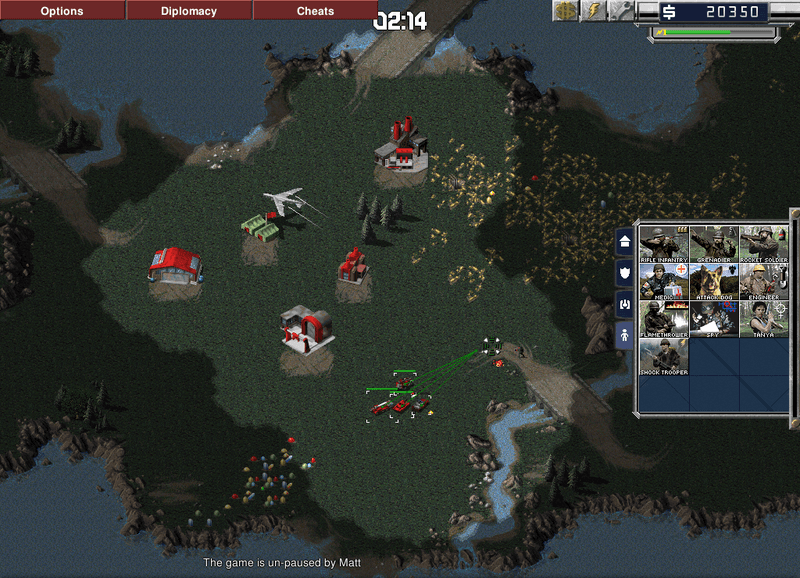
Task: Toggle the lightning bolt power-down button
Action: point(594,12)
